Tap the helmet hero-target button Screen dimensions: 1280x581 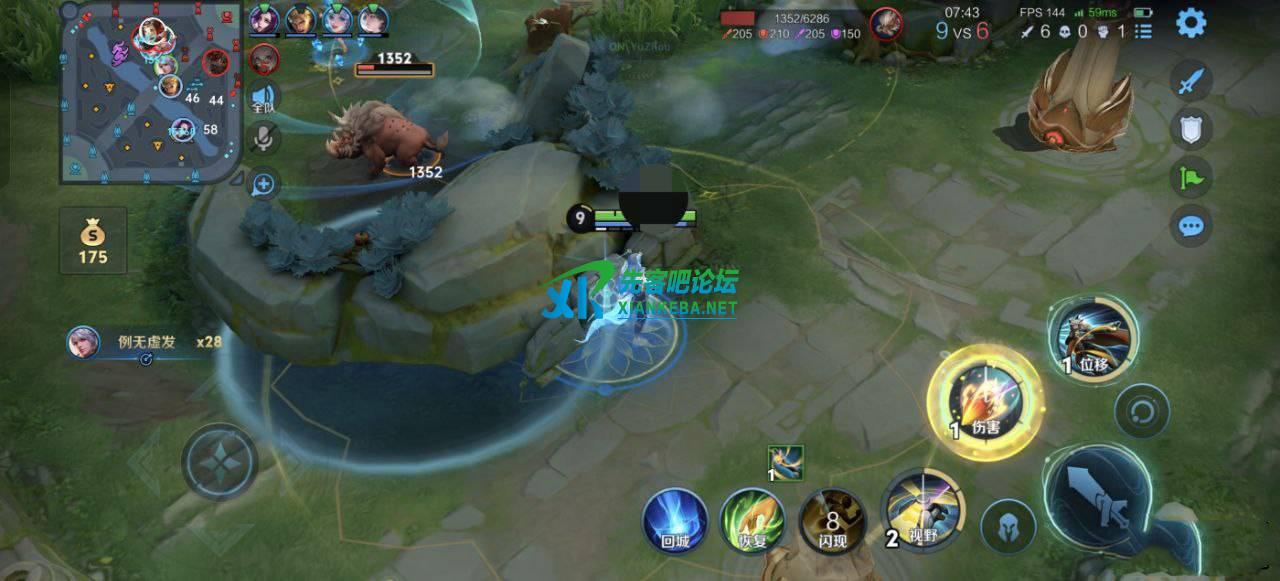click(1008, 526)
